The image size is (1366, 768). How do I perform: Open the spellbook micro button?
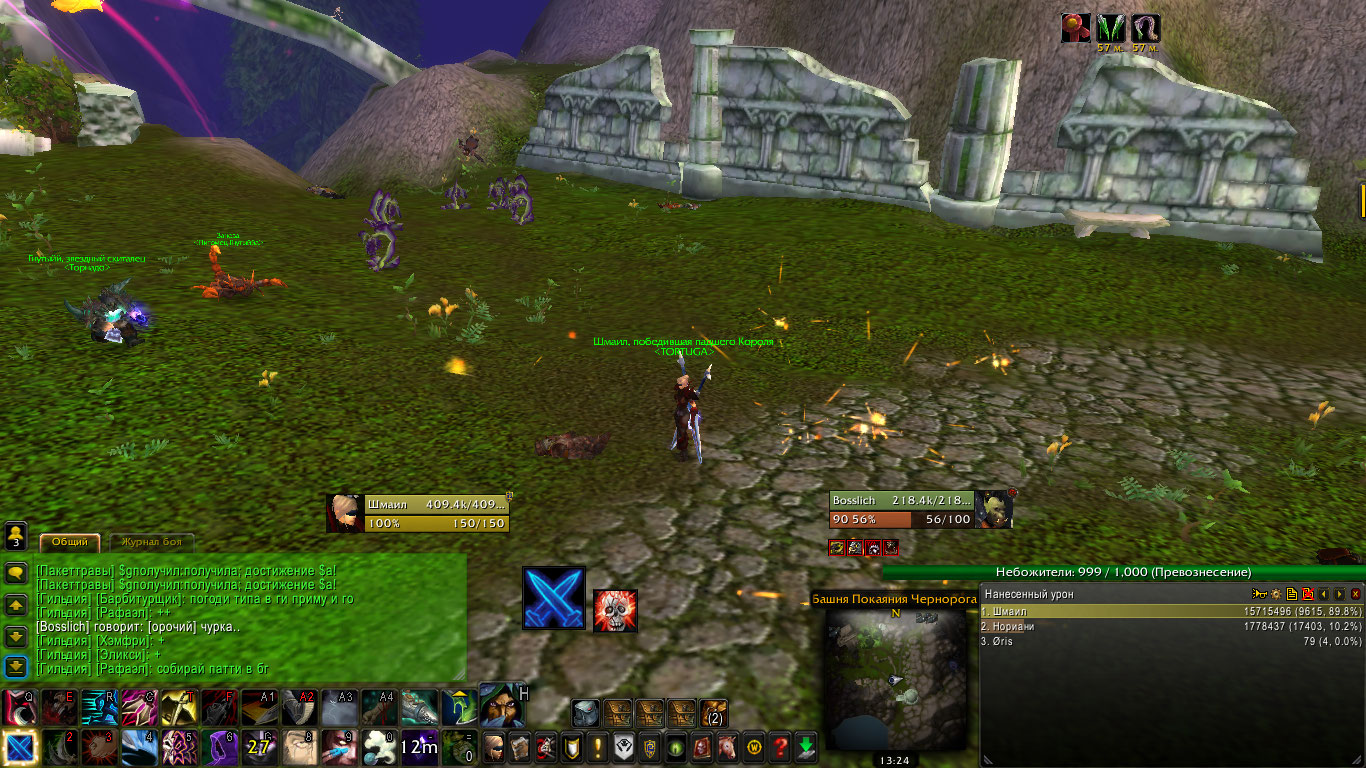coord(519,746)
